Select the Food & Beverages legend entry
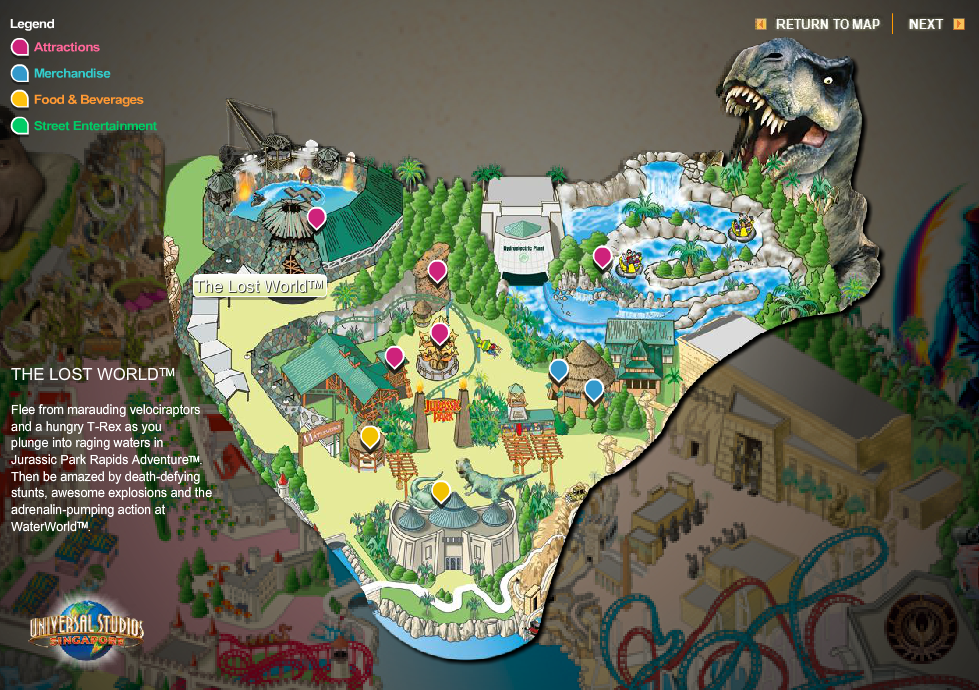979x690 pixels. pyautogui.click(x=88, y=99)
